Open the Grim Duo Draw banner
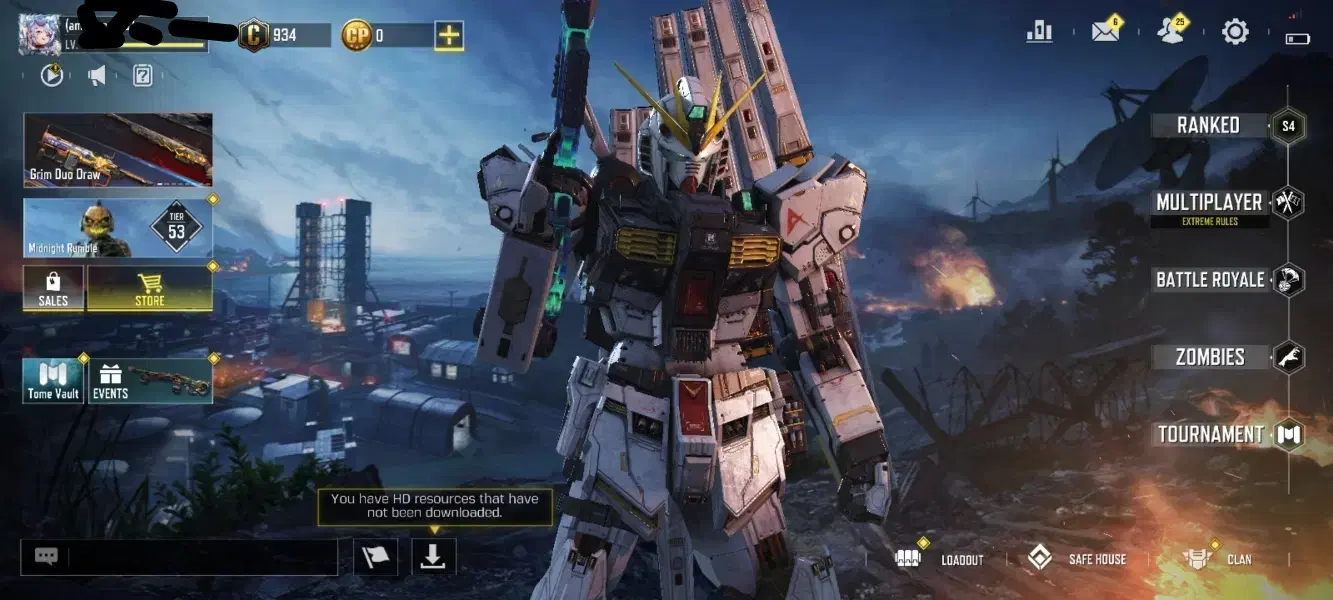 (x=118, y=150)
